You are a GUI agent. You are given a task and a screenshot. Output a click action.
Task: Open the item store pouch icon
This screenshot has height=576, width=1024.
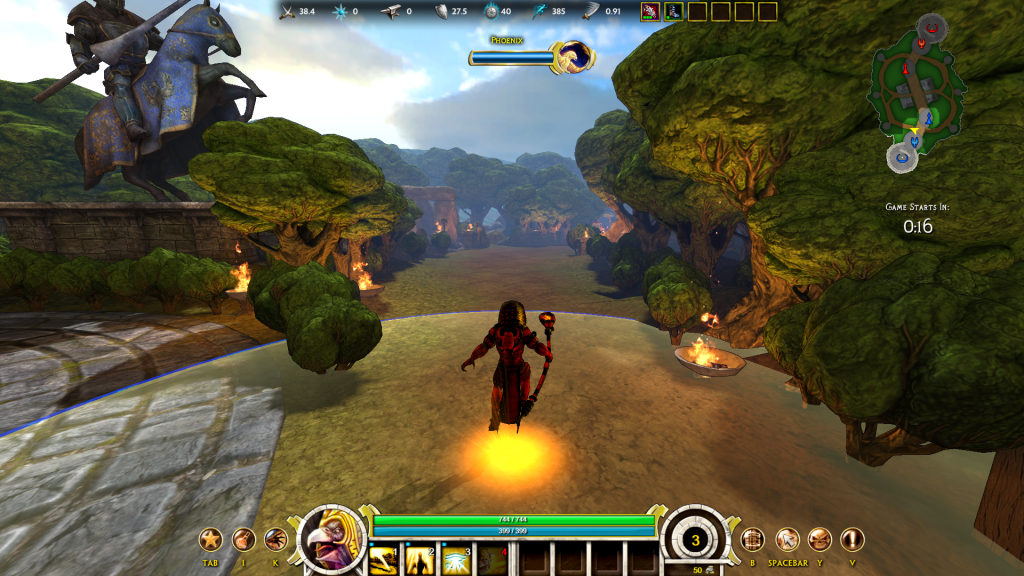[243, 540]
